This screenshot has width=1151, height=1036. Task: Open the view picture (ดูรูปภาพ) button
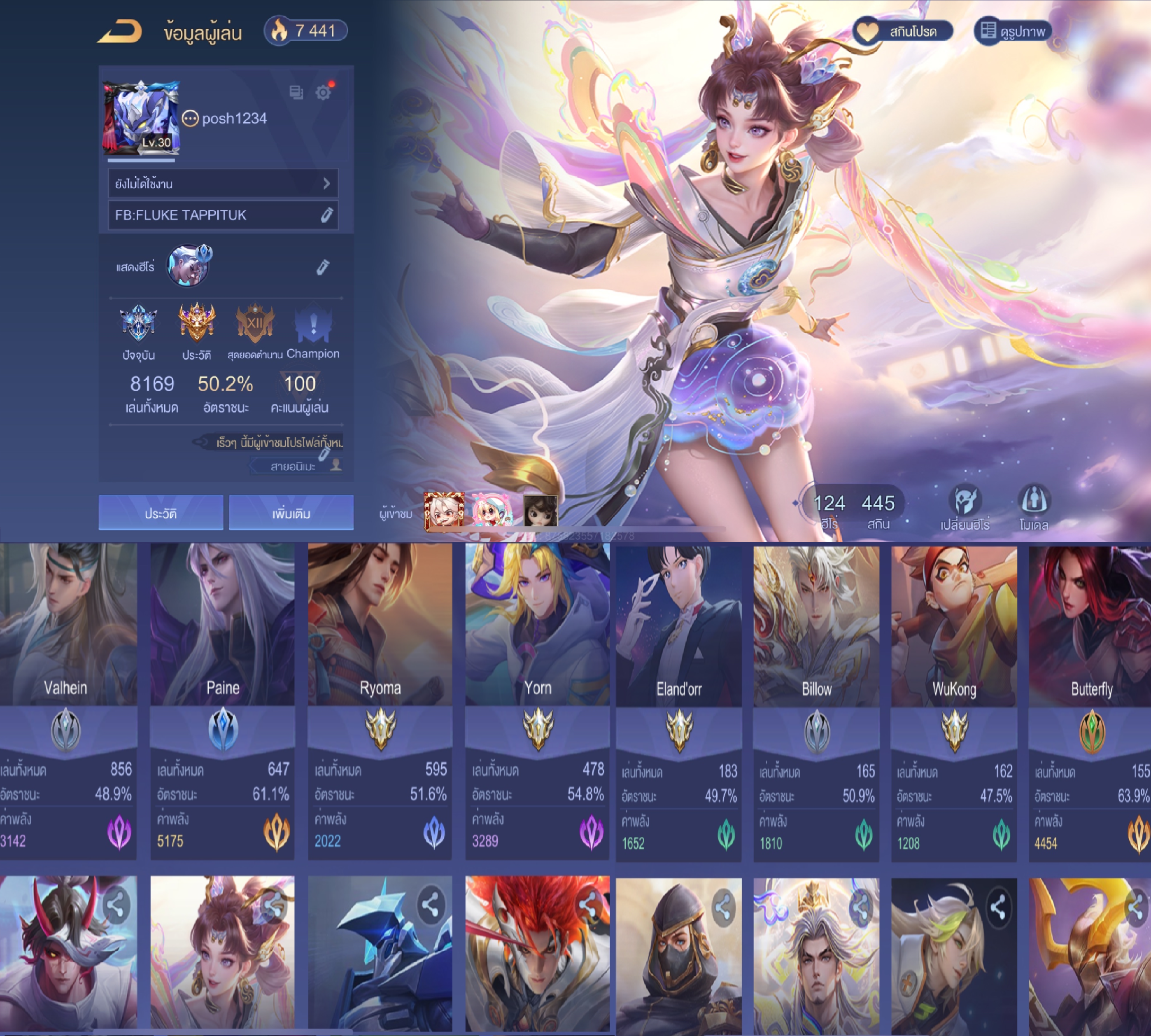coord(1013,31)
